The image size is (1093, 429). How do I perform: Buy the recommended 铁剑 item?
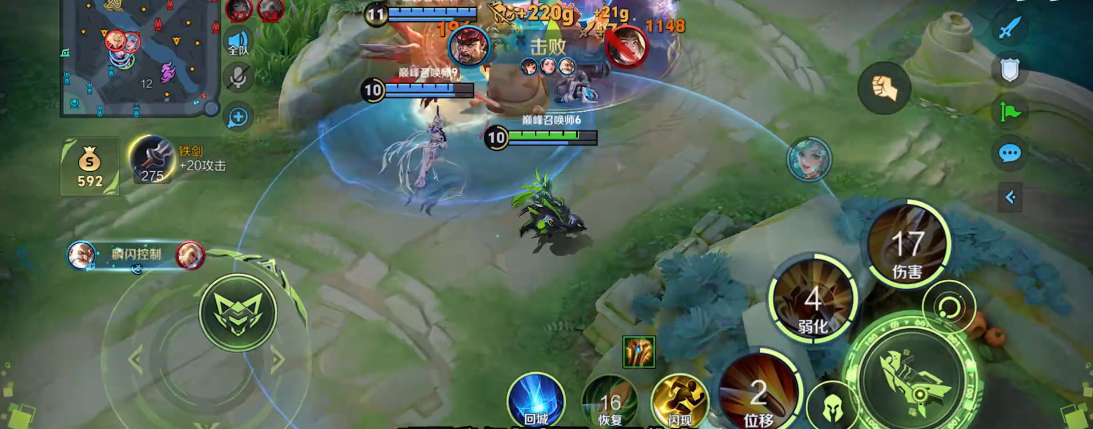(x=152, y=160)
